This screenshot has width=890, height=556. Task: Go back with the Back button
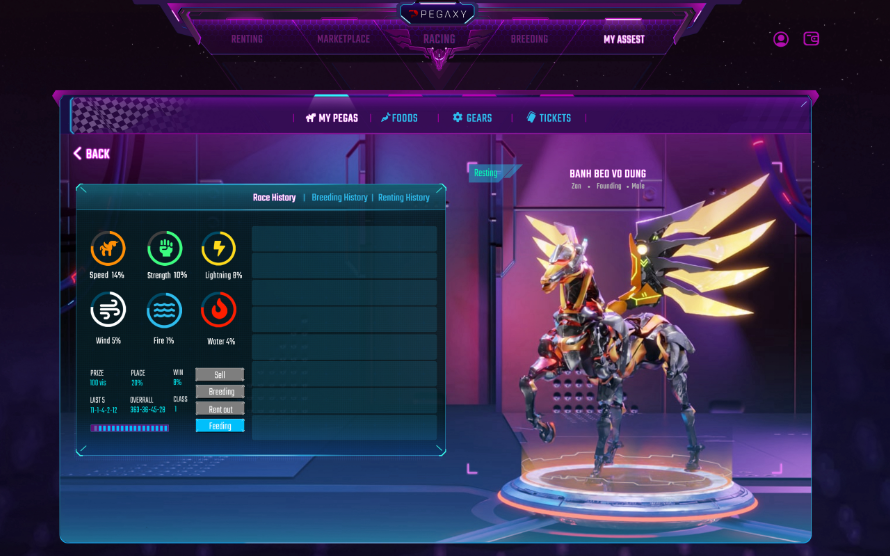click(x=92, y=154)
